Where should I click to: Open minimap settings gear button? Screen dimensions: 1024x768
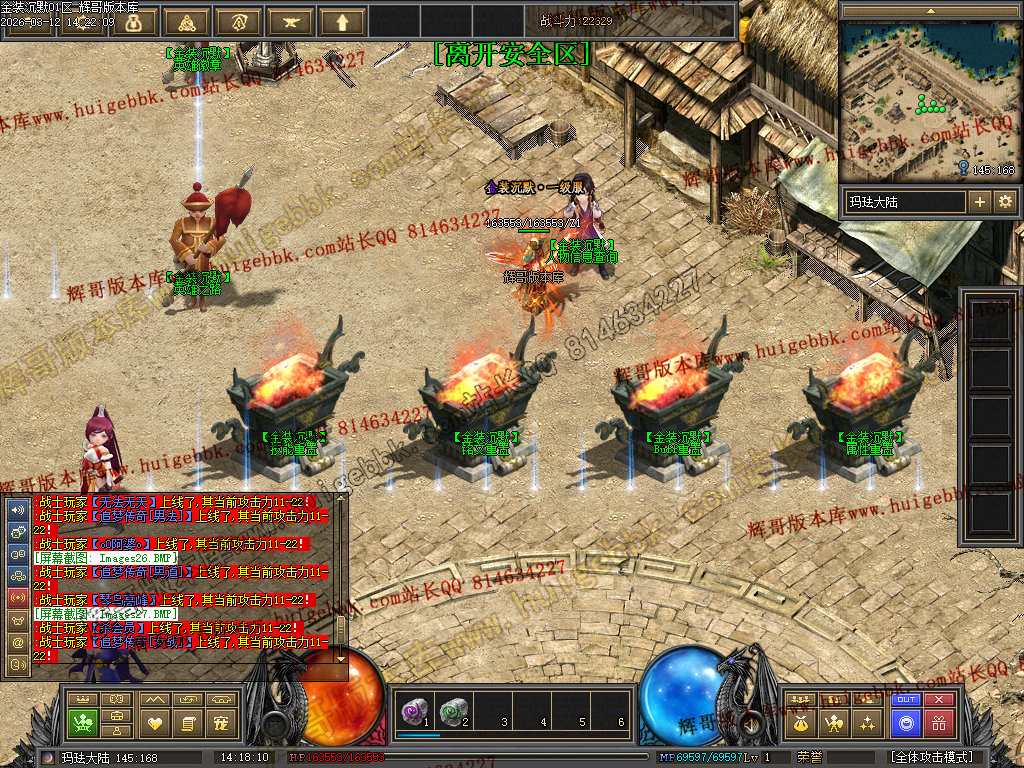tap(1004, 202)
